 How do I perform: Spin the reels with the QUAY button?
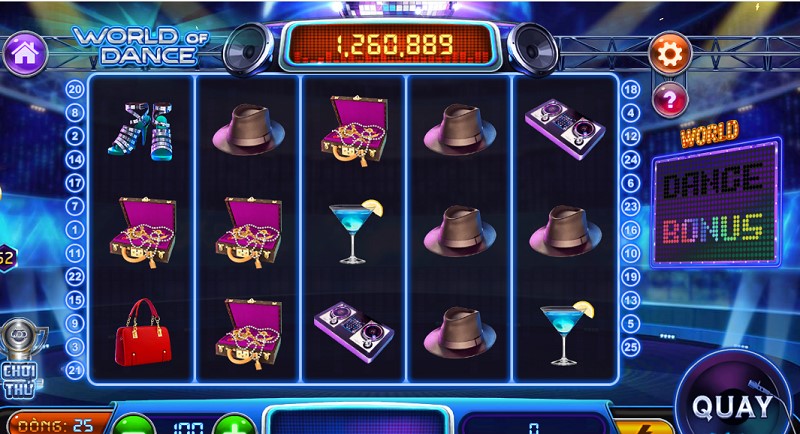click(733, 406)
